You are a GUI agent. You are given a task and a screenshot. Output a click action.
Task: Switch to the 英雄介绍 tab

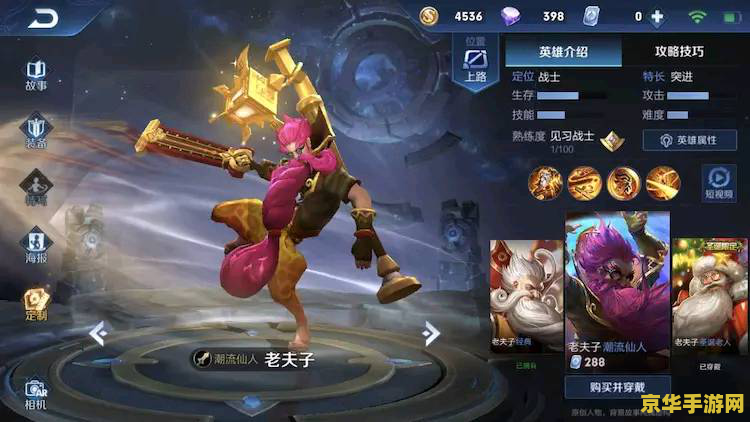pyautogui.click(x=564, y=51)
